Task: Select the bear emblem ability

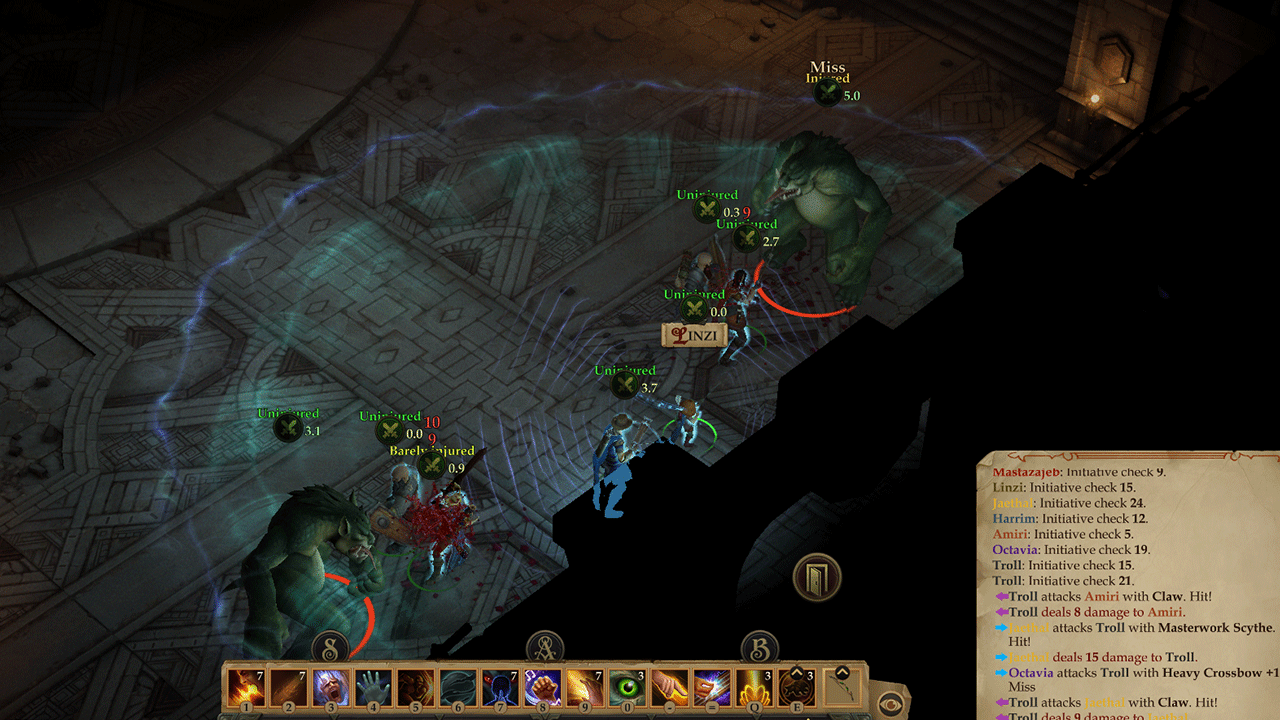Action: click(x=796, y=688)
